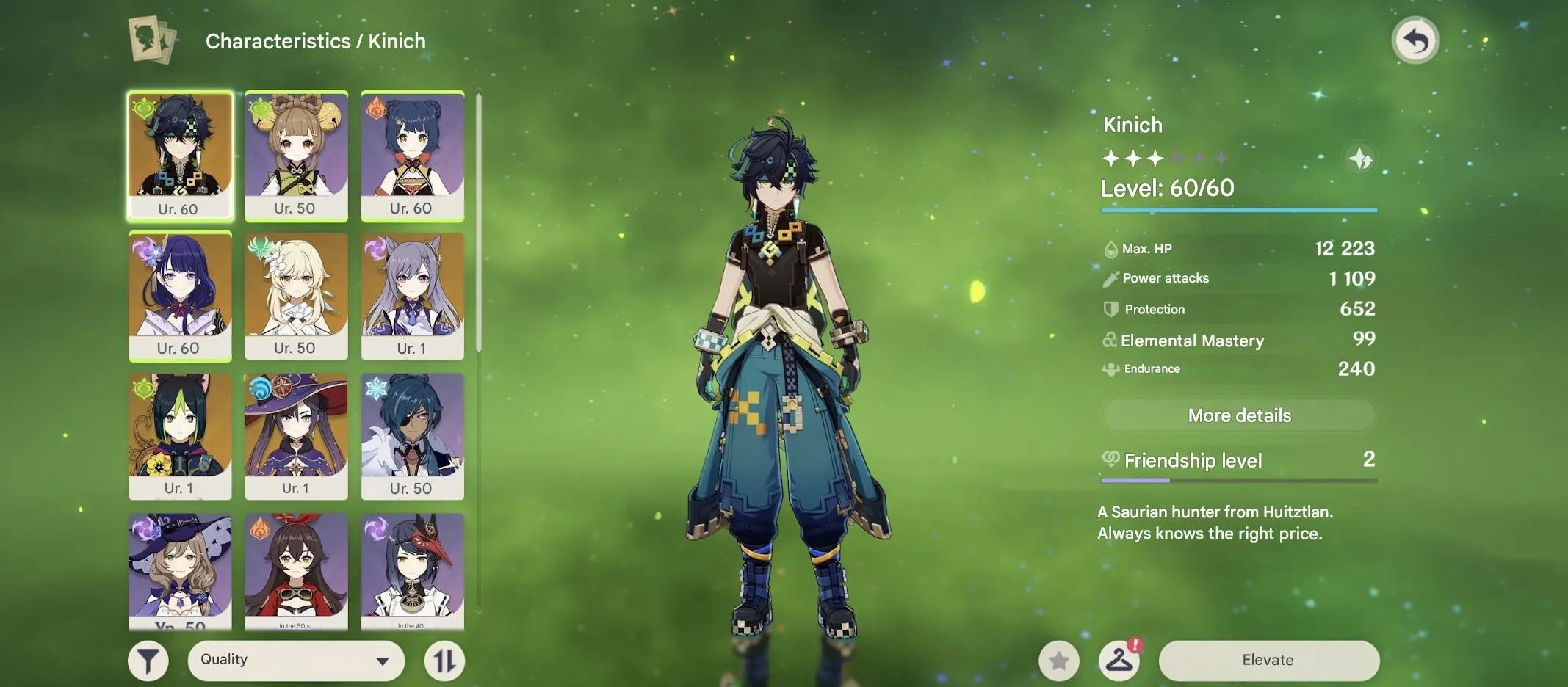Click the filter icon

[x=149, y=659]
